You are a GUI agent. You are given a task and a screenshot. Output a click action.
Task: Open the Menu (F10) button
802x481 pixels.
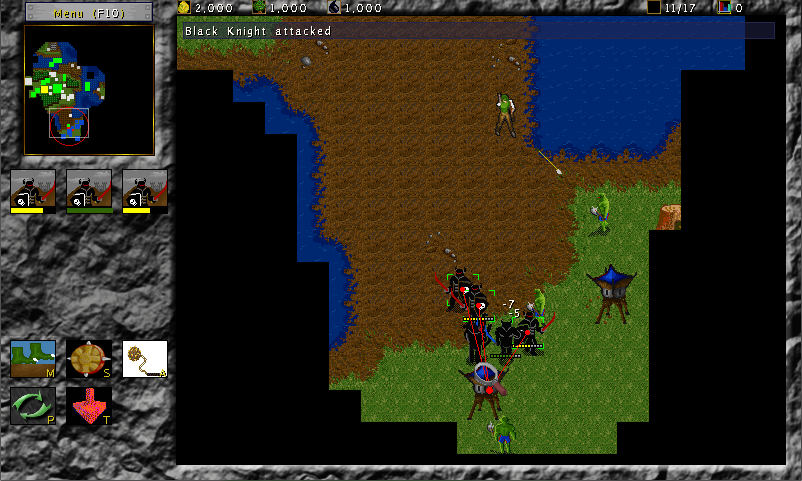[89, 13]
